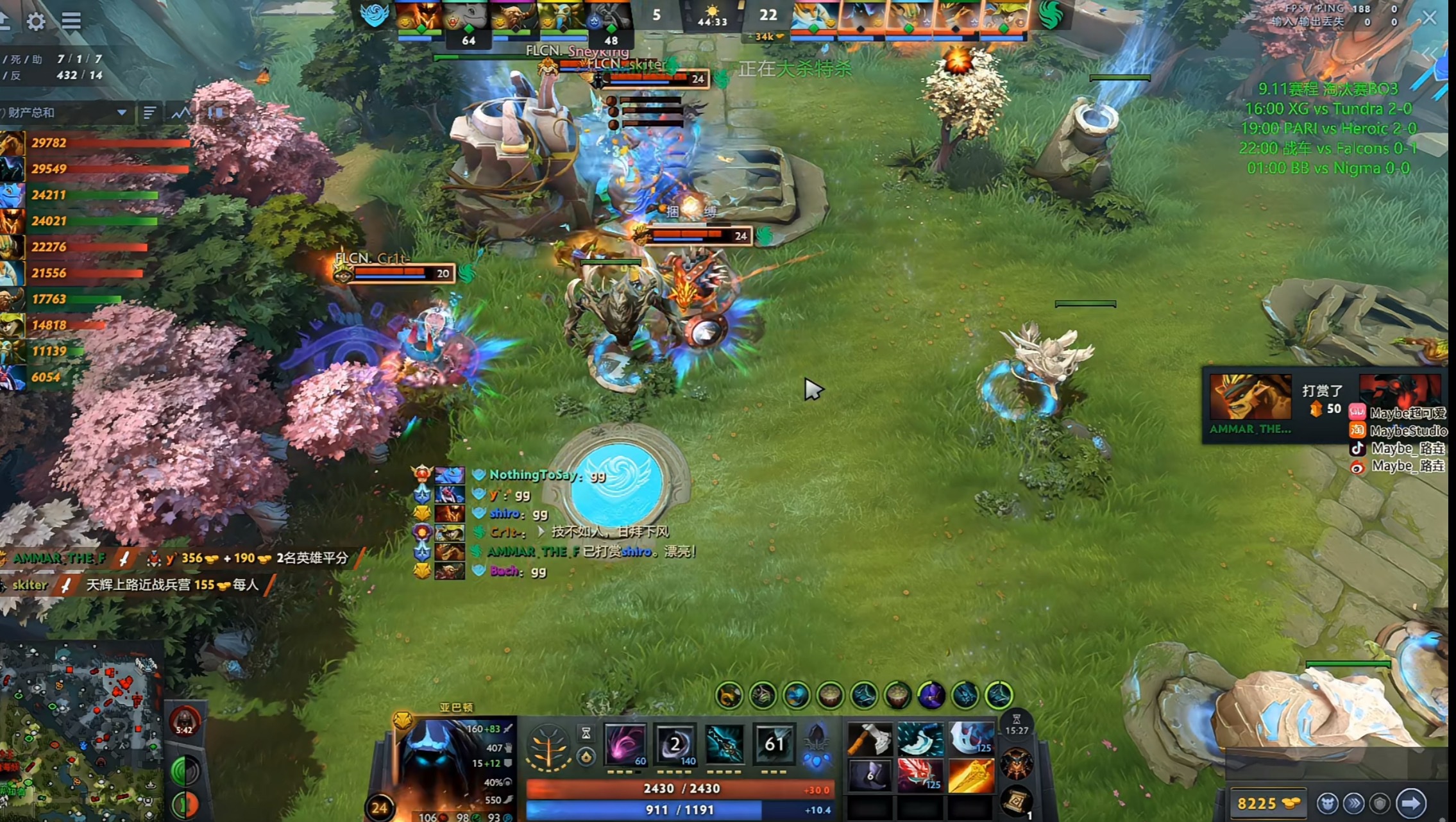Use the golden Radiance sword item
The width and height of the screenshot is (1456, 822).
[x=970, y=776]
